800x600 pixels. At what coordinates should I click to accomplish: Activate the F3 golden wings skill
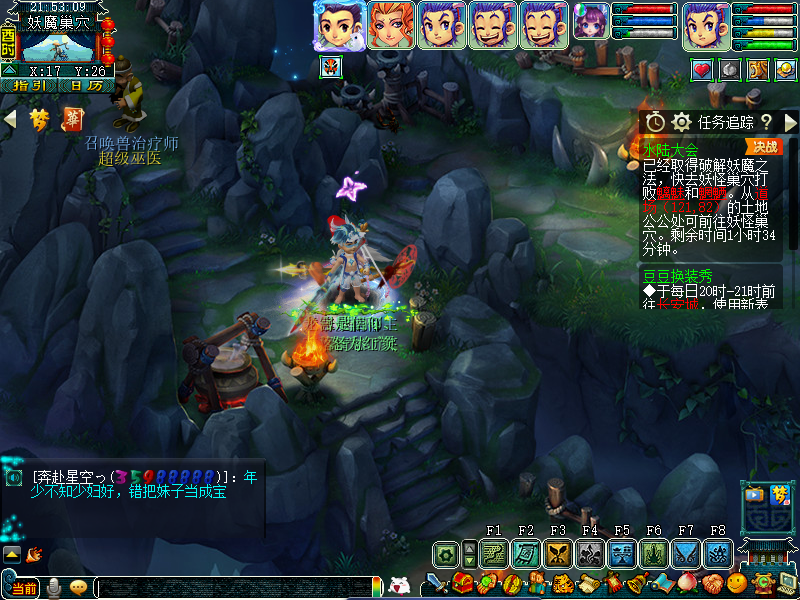(558, 553)
